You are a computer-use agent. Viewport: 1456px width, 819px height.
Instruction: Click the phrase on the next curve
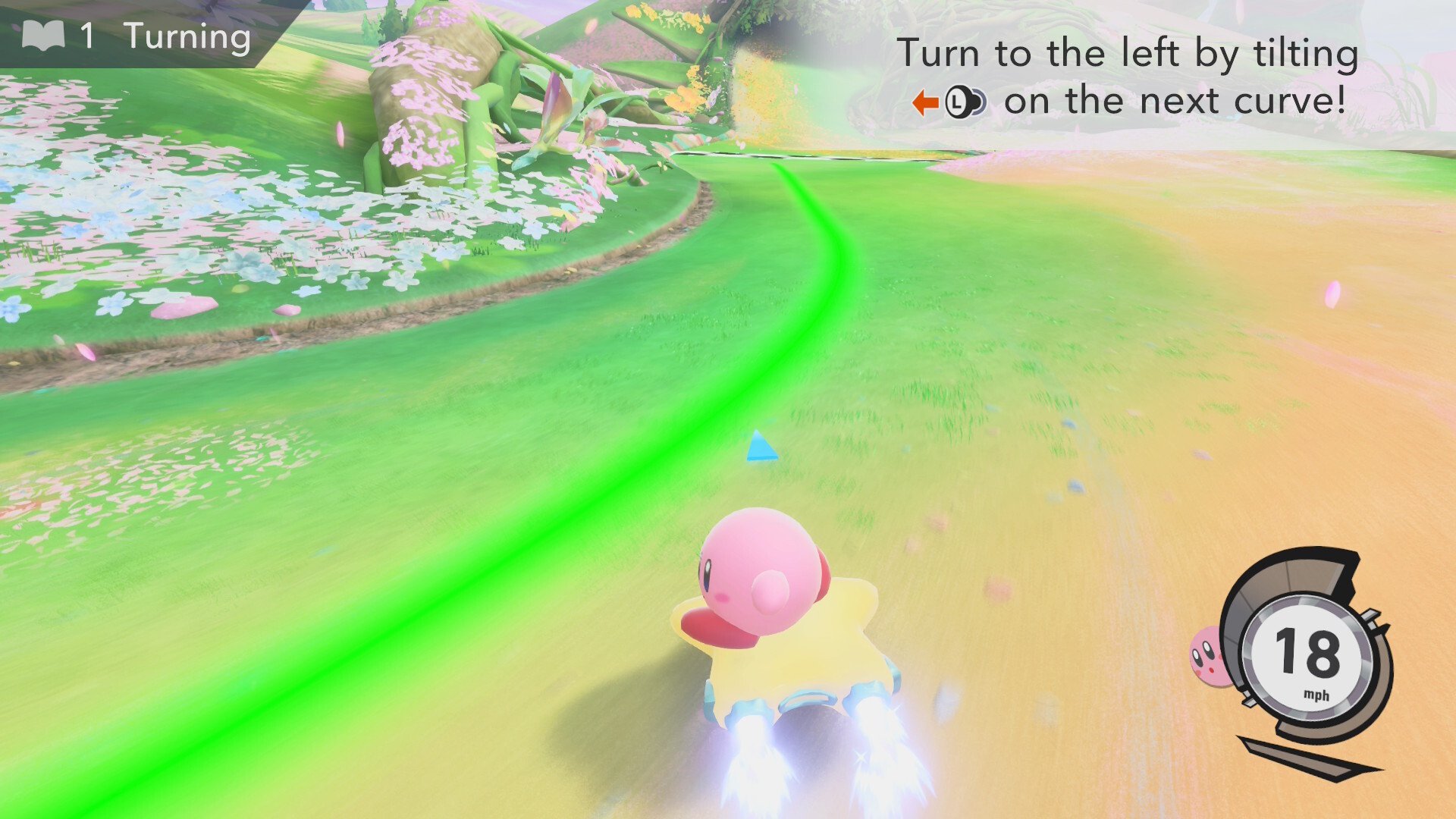click(1175, 99)
